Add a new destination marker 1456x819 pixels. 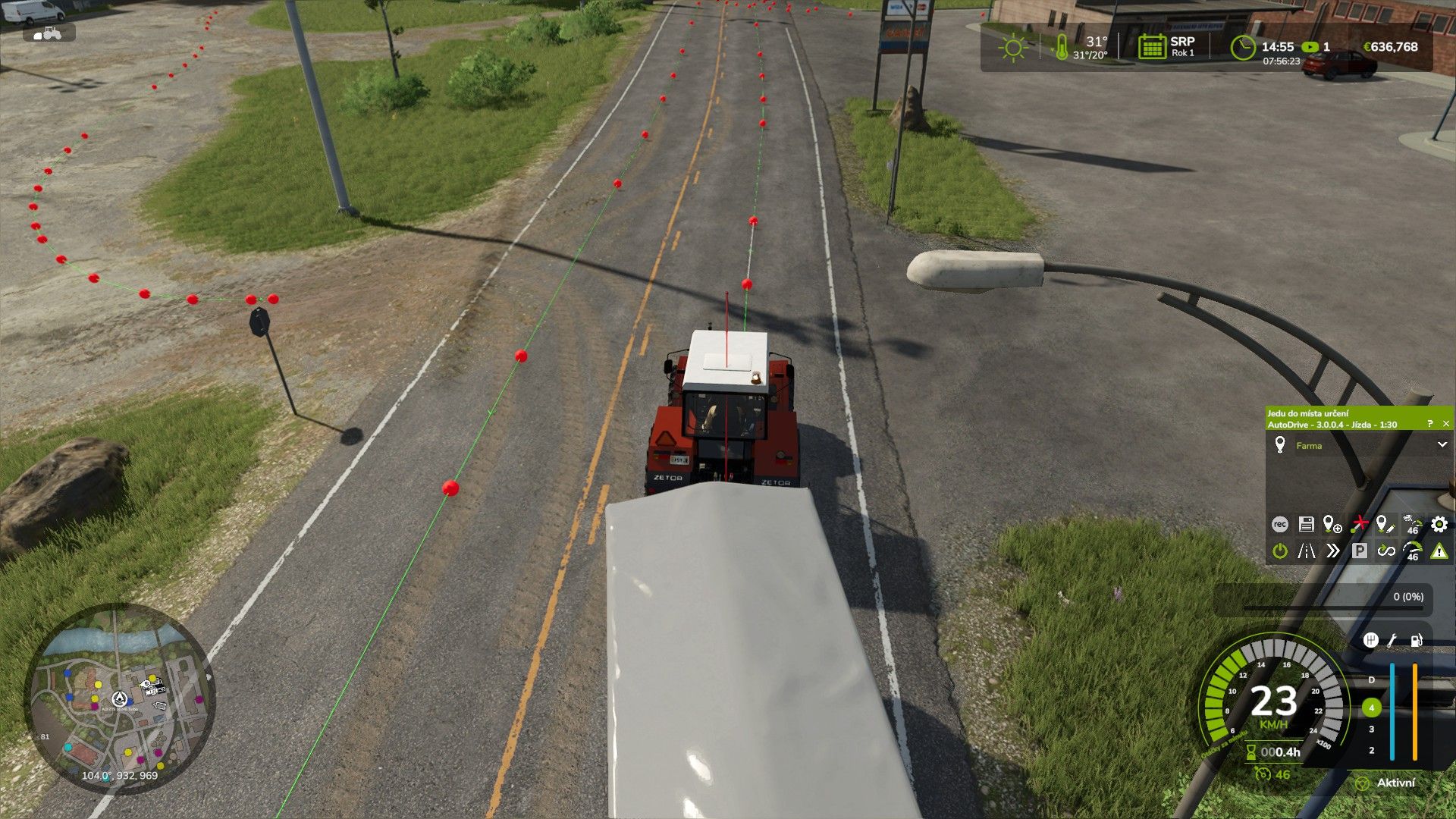[x=1332, y=524]
